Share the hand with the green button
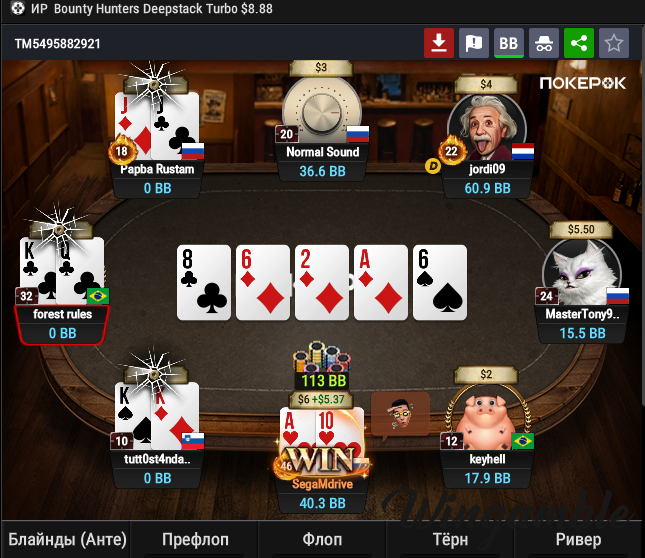This screenshot has width=645, height=558. click(x=578, y=43)
